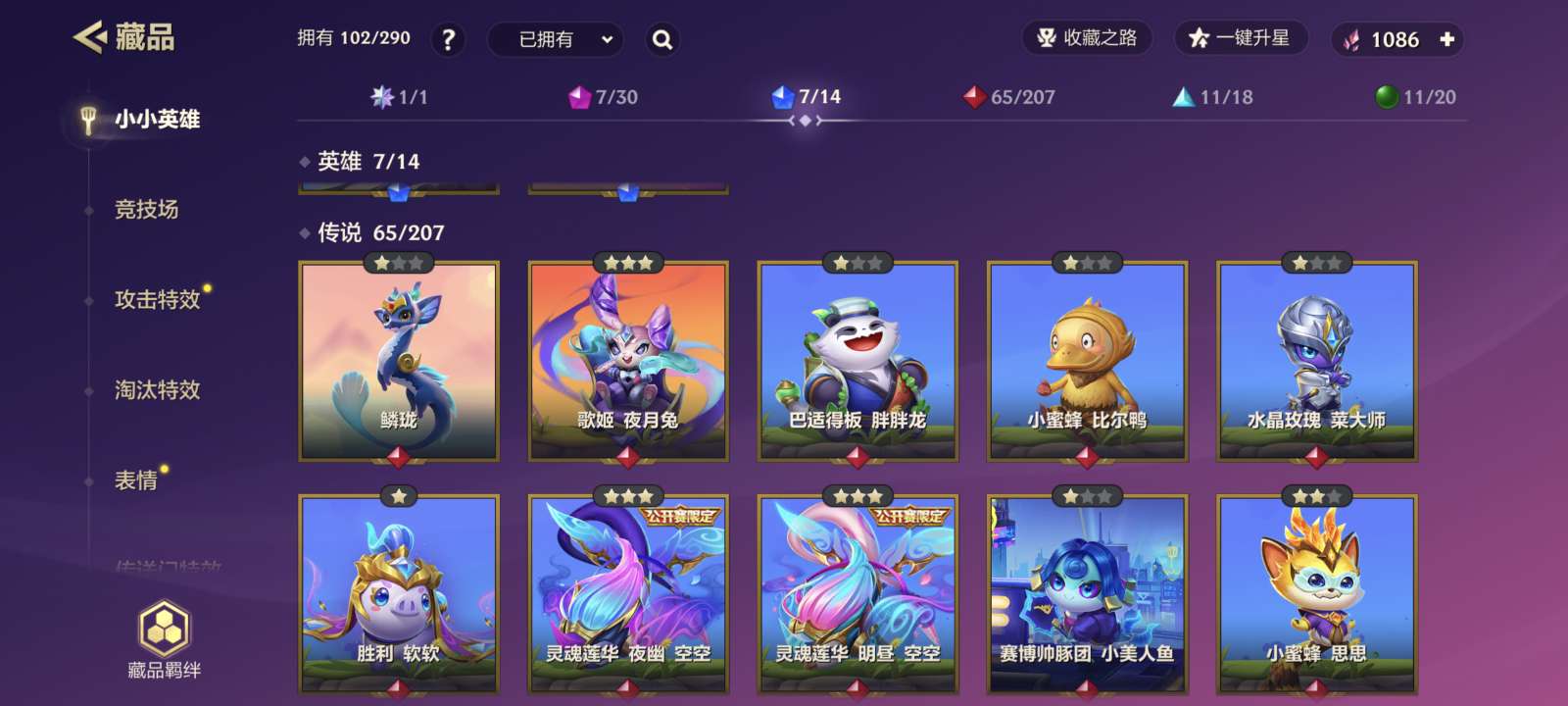Choose the 巴适得板 胖胖龙 panda card
Viewport: 1568px width, 706px height.
pos(857,361)
